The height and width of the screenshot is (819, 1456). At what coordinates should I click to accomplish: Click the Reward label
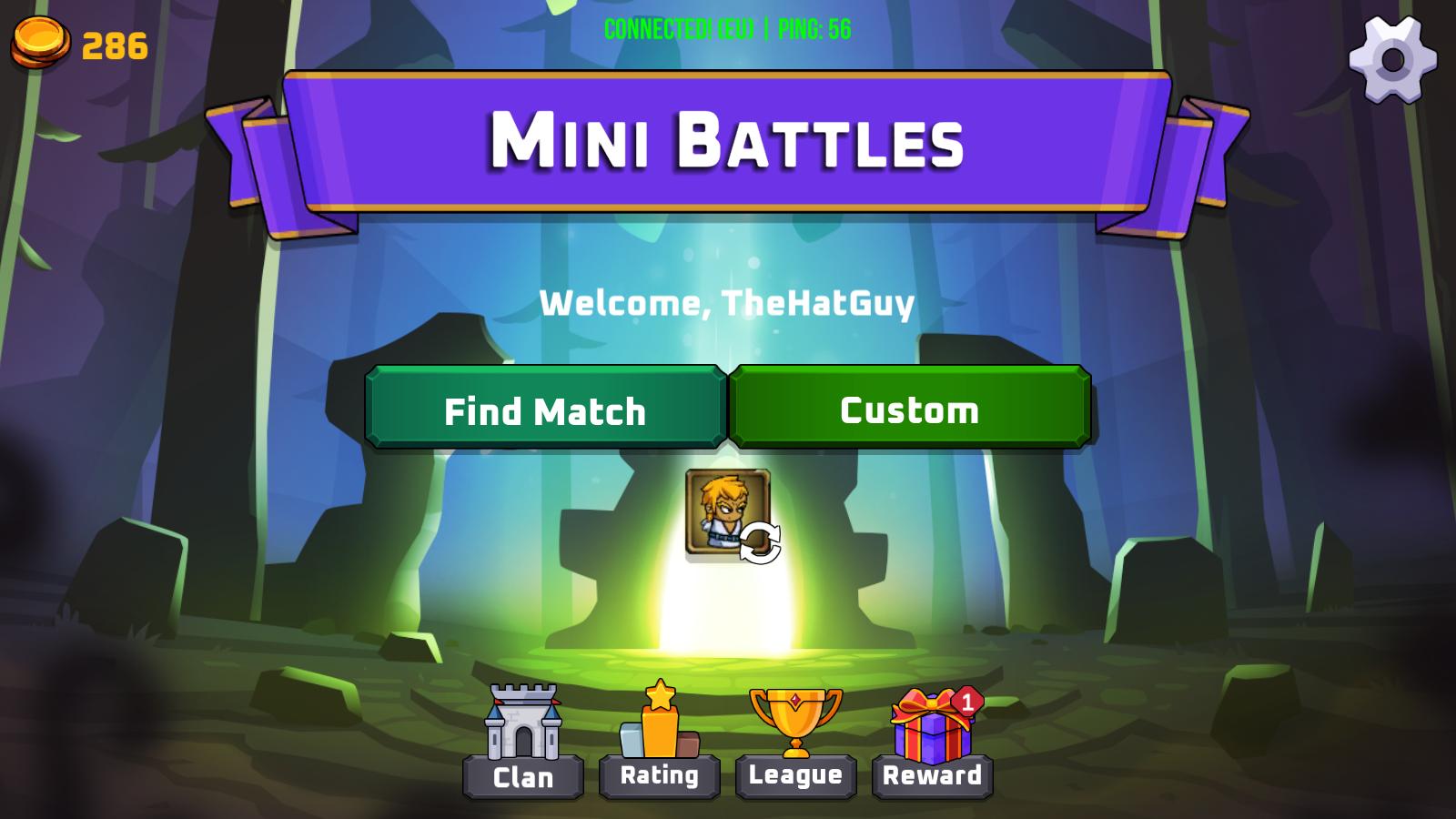pyautogui.click(x=930, y=776)
